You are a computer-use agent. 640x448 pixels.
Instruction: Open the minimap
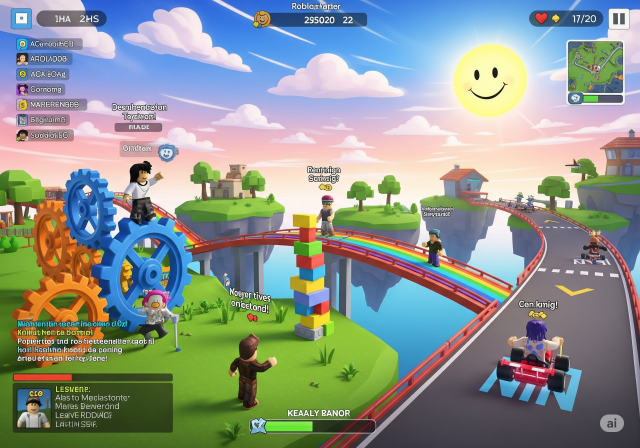tap(595, 64)
